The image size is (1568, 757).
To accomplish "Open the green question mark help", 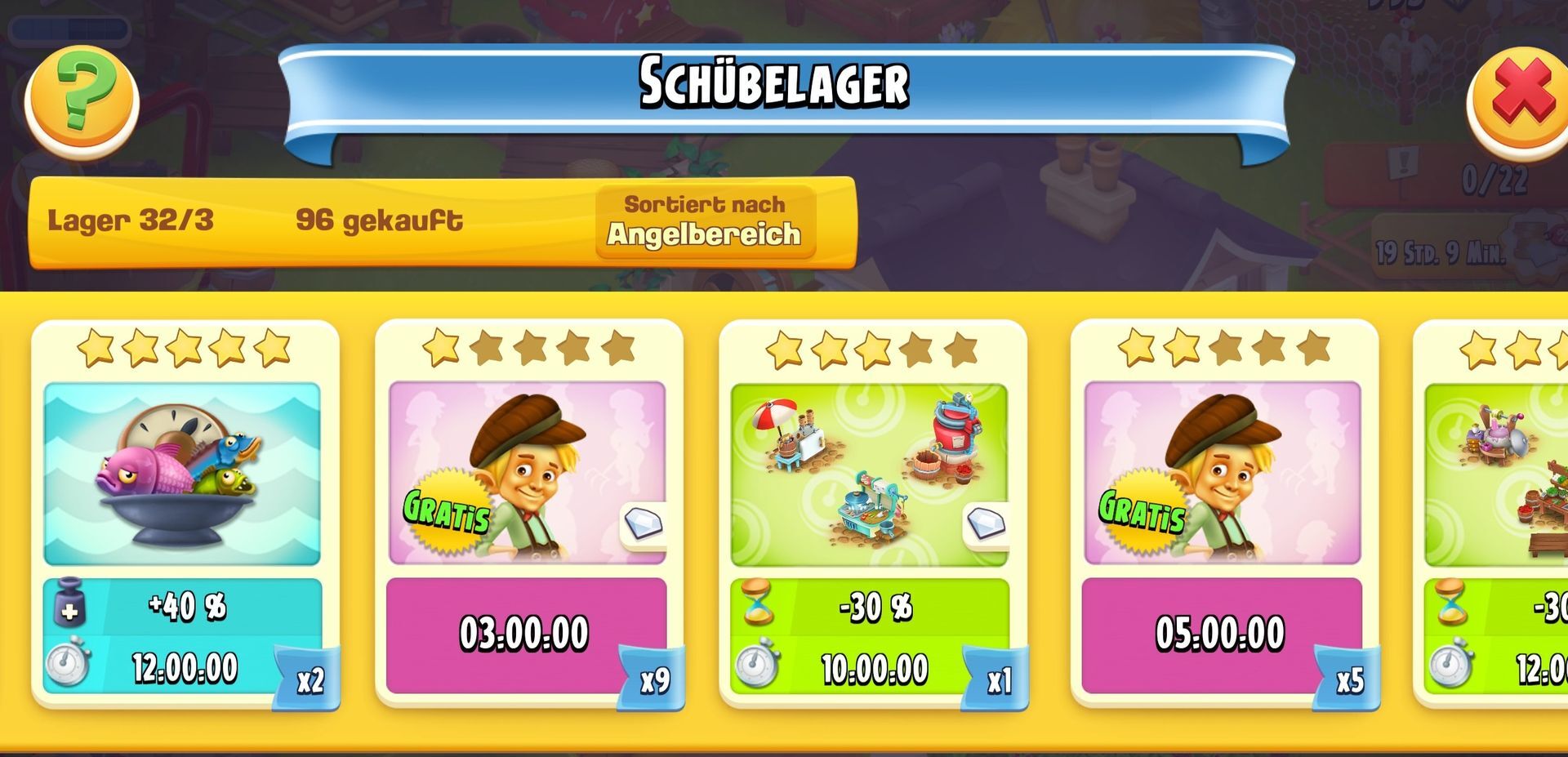I will pos(82,101).
